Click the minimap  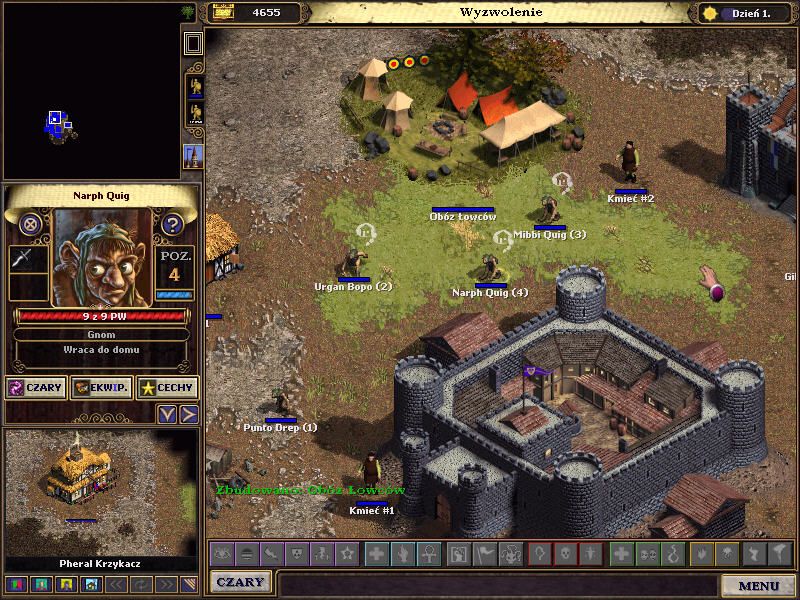[x=90, y=90]
